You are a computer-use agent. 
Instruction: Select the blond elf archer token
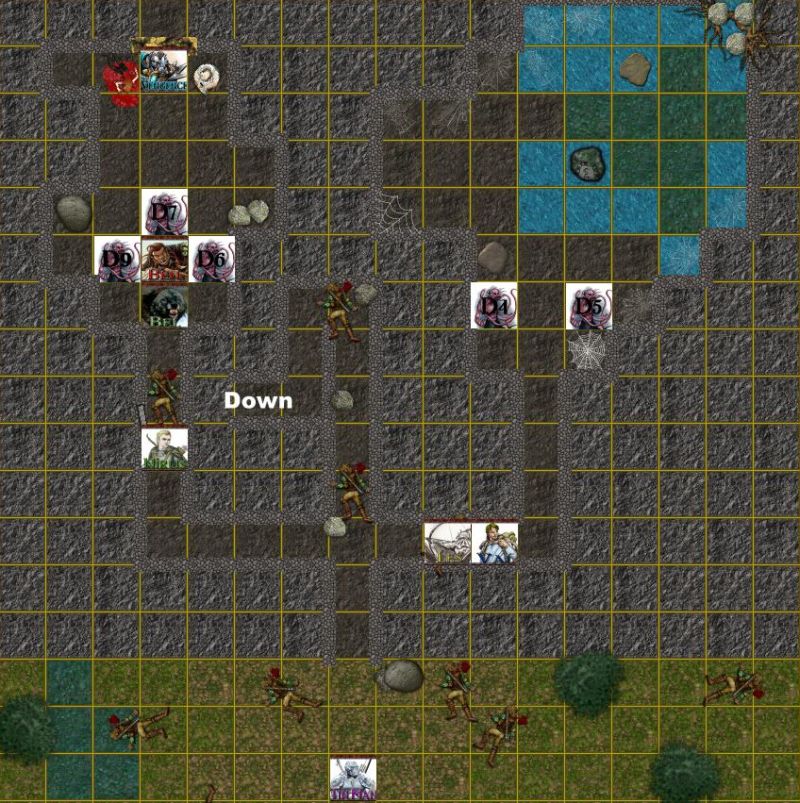[164, 447]
